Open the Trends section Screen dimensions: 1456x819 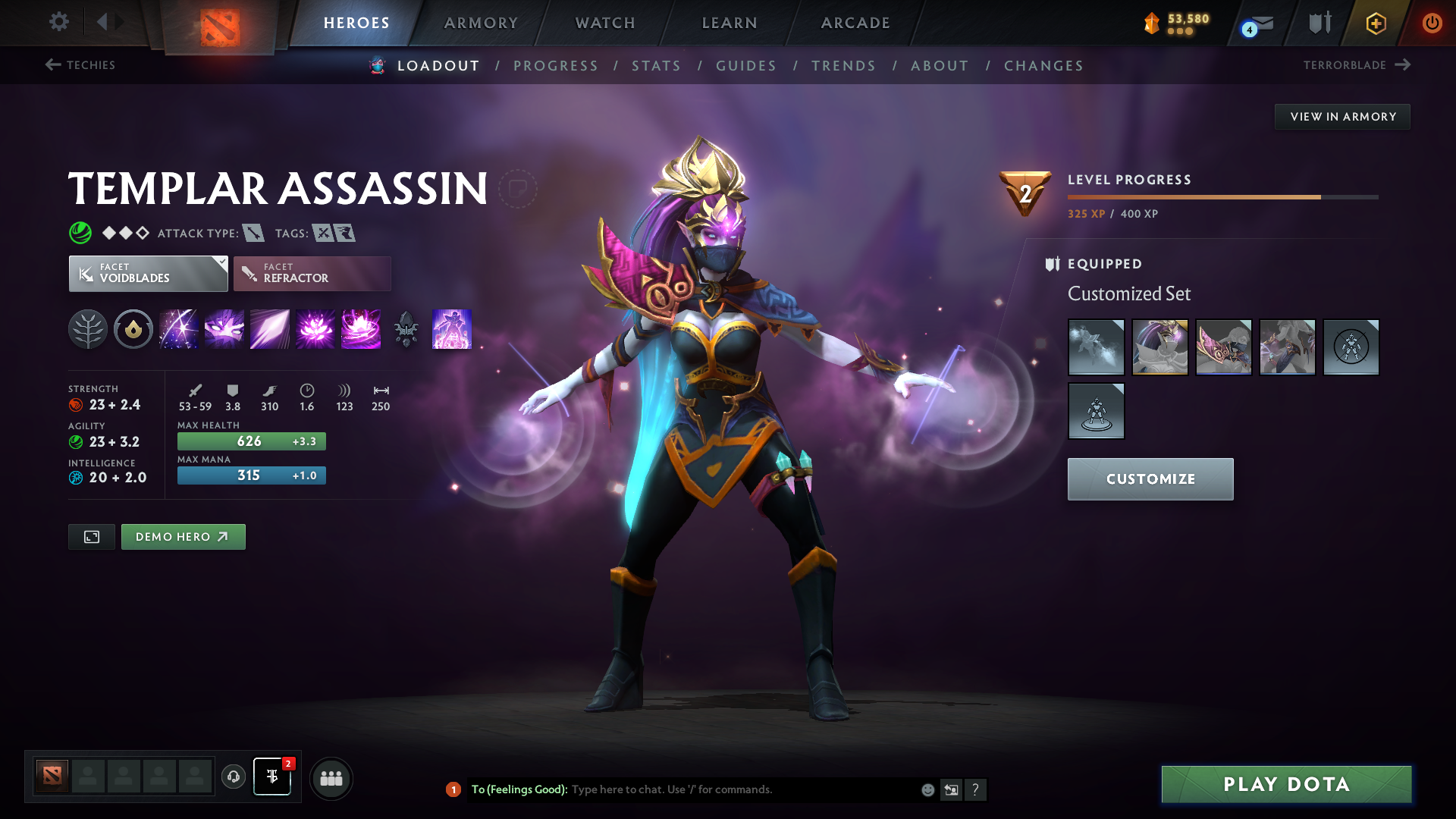point(843,66)
